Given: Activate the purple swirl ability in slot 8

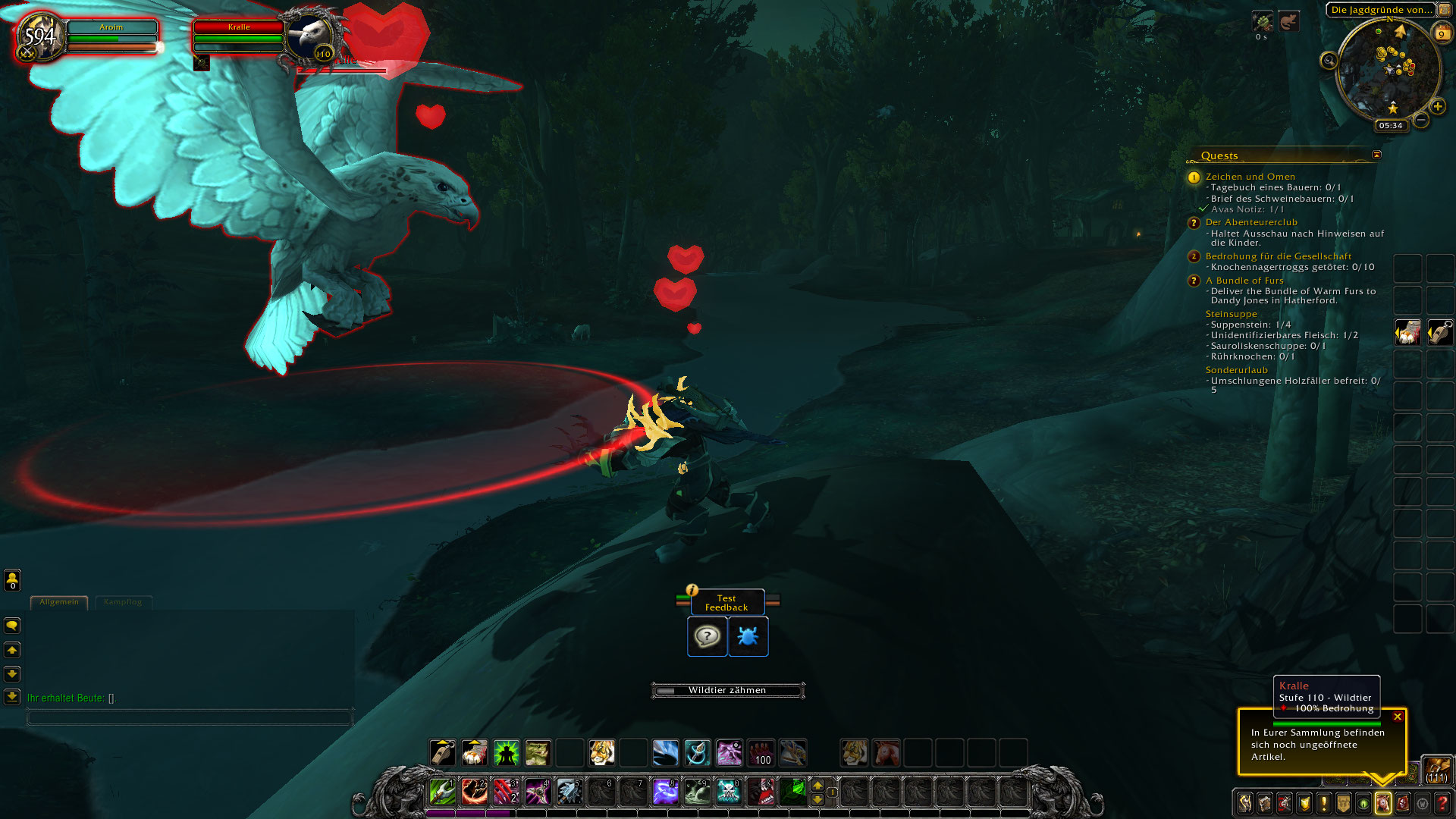Looking at the screenshot, I should pyautogui.click(x=665, y=792).
